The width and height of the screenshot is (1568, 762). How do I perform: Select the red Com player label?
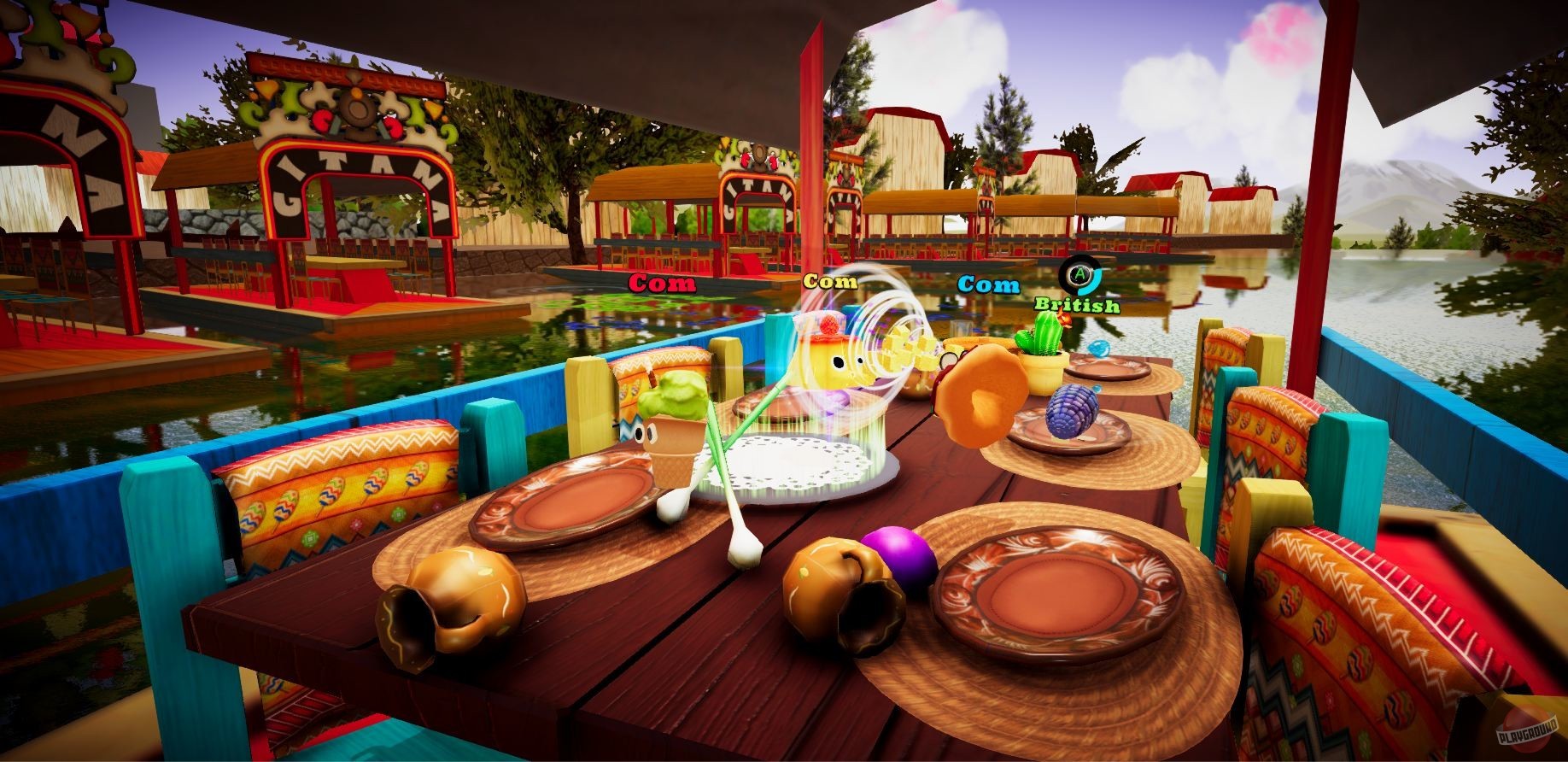tap(662, 284)
